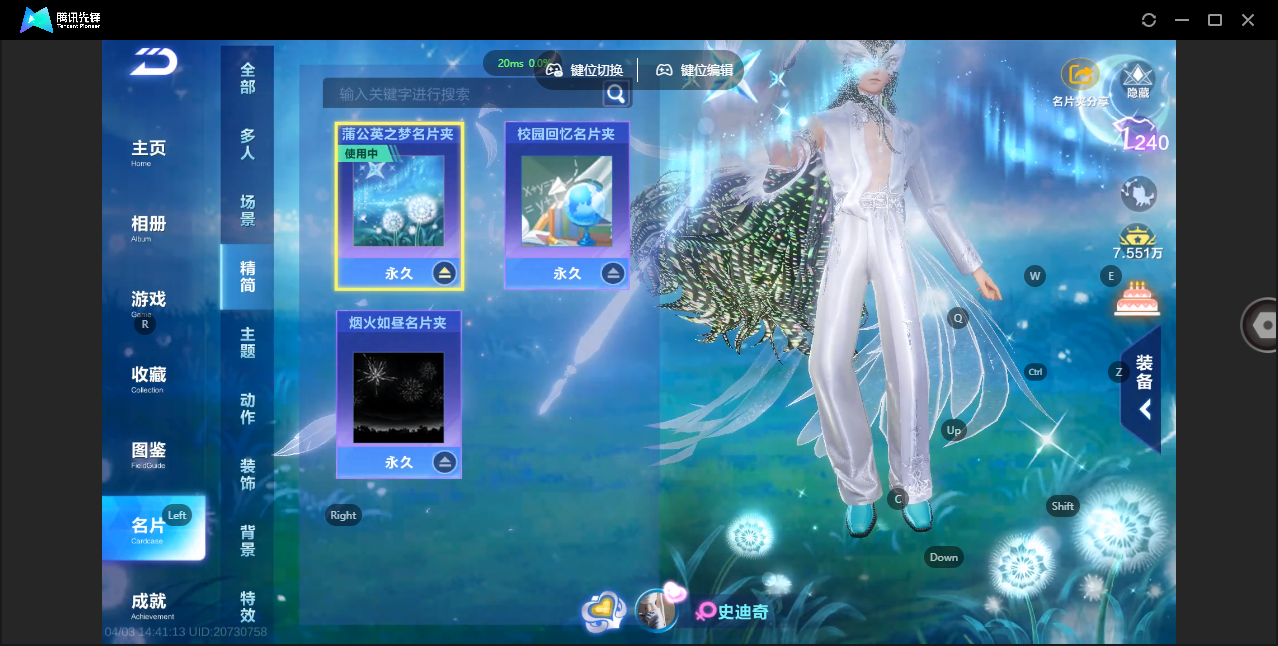This screenshot has height=646, width=1278.
Task: Open the 成就 Achievement section
Action: pyautogui.click(x=149, y=603)
